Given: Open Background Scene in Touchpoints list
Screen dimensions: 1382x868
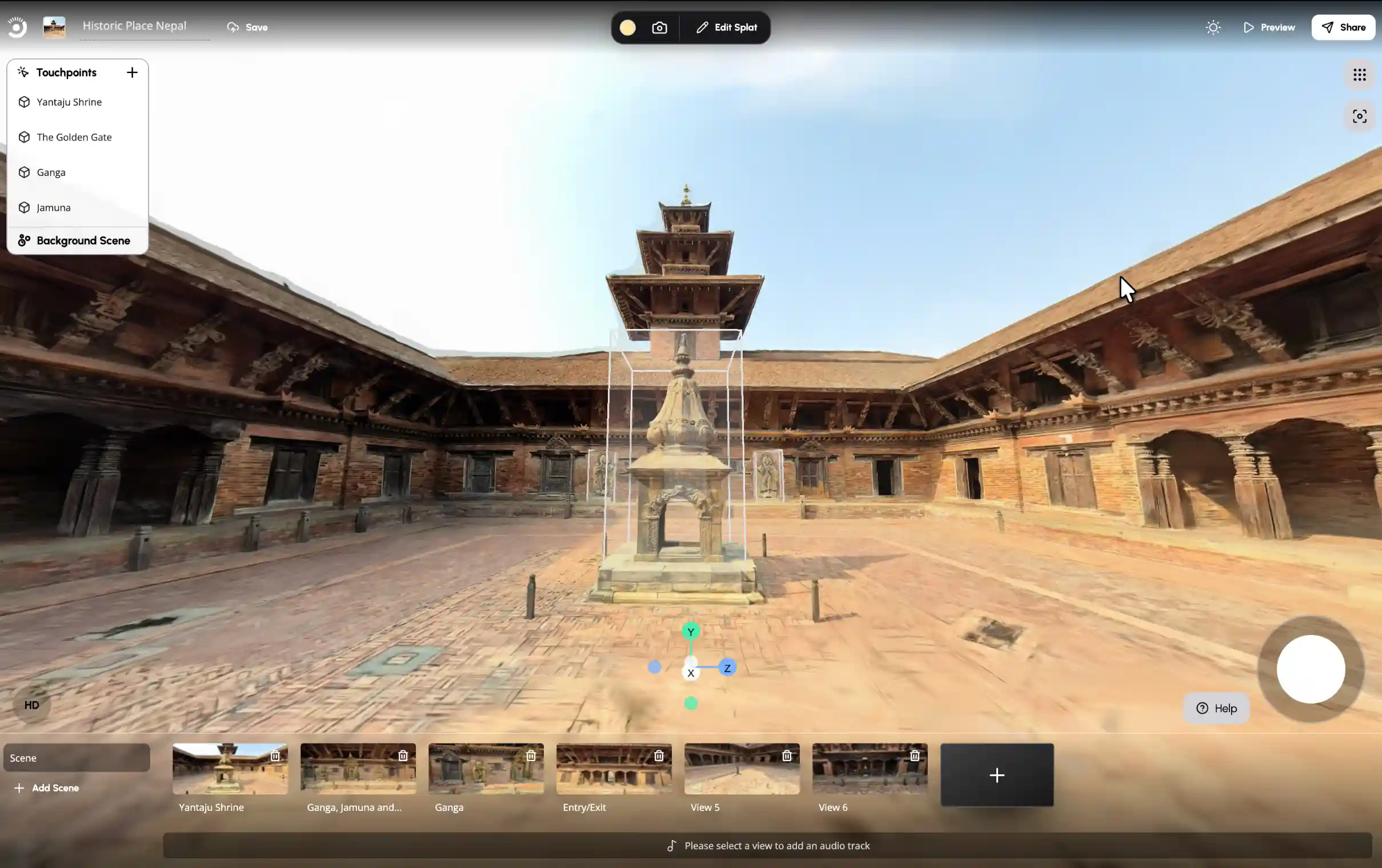Looking at the screenshot, I should tap(83, 240).
